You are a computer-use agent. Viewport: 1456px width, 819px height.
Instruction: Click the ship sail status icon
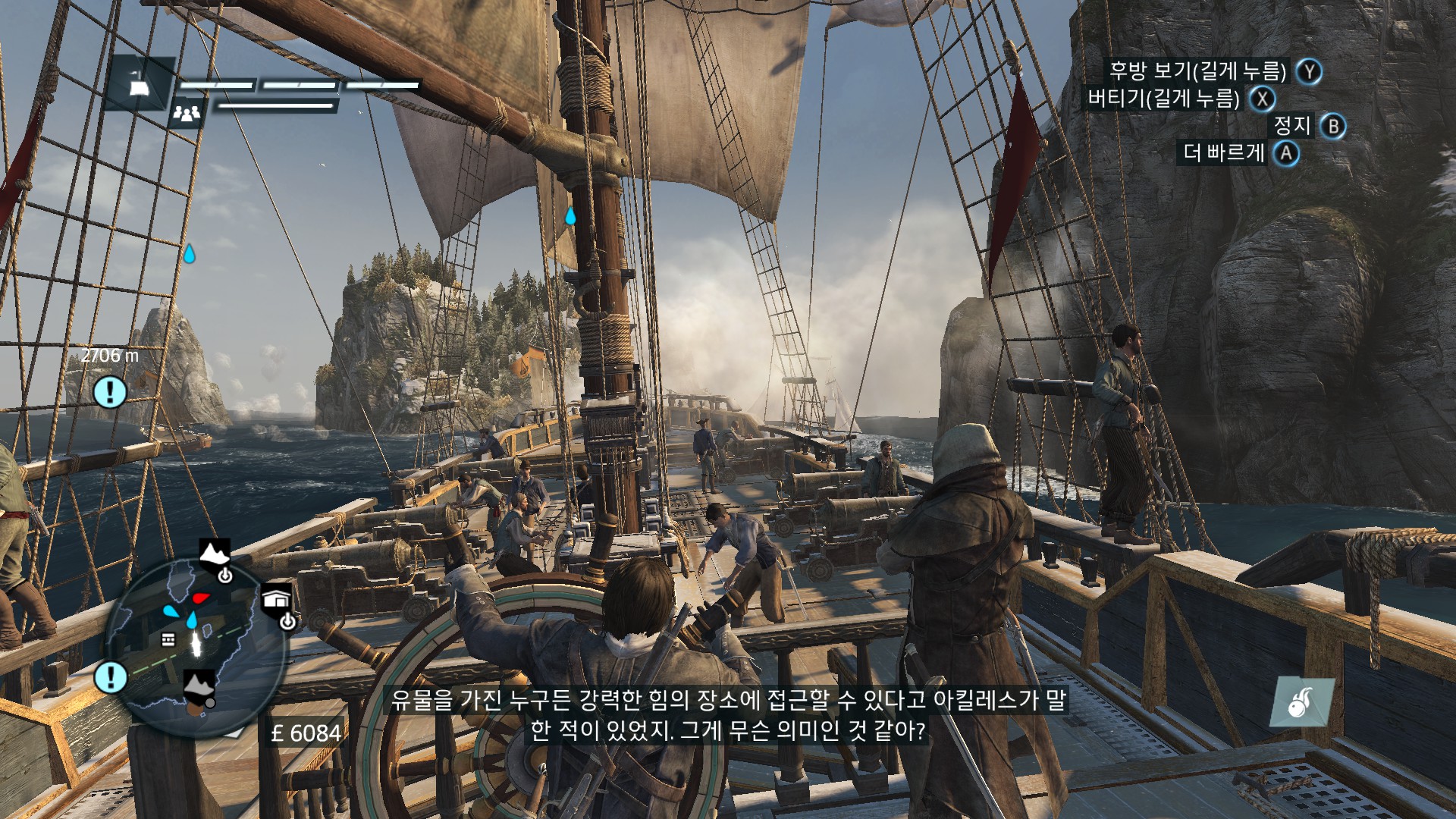coord(139,86)
